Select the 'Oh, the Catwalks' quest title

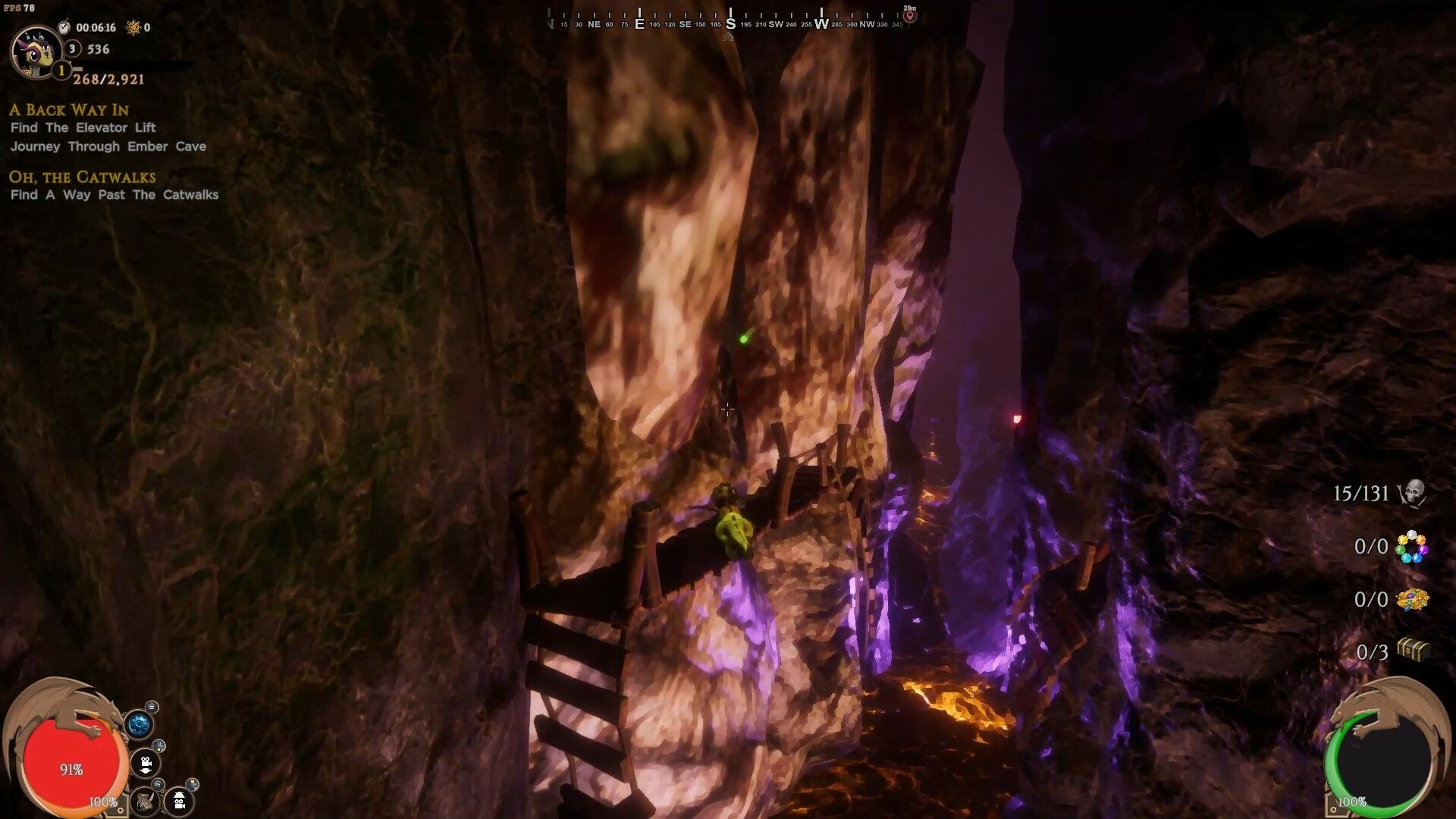[x=82, y=177]
